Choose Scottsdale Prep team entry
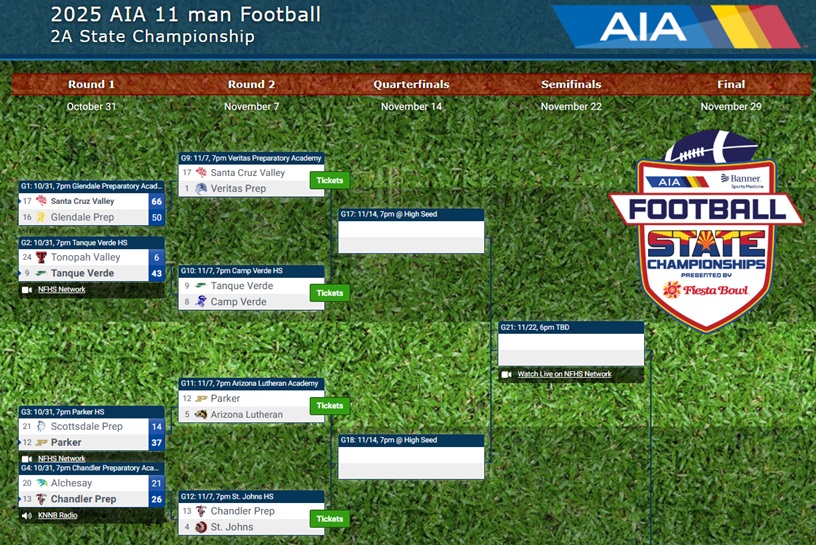The width and height of the screenshot is (816, 545). (x=86, y=426)
